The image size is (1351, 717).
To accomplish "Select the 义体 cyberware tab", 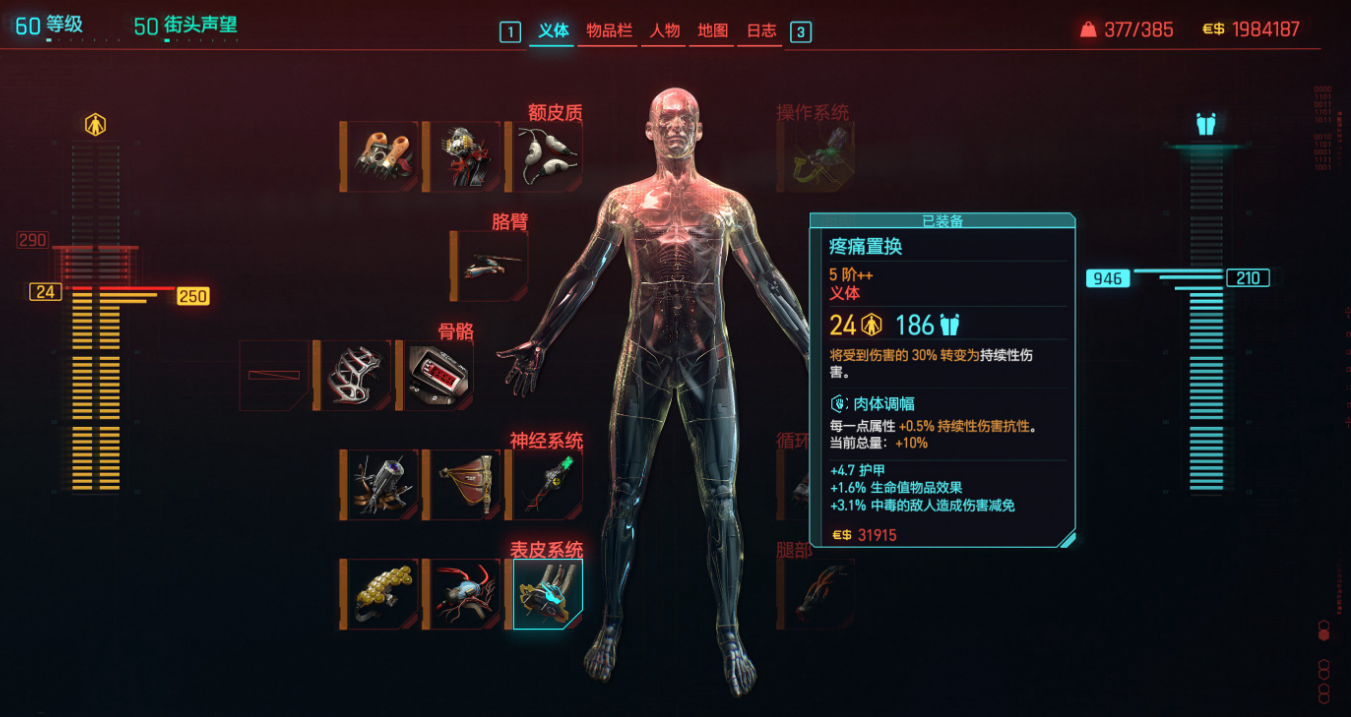I will [553, 31].
